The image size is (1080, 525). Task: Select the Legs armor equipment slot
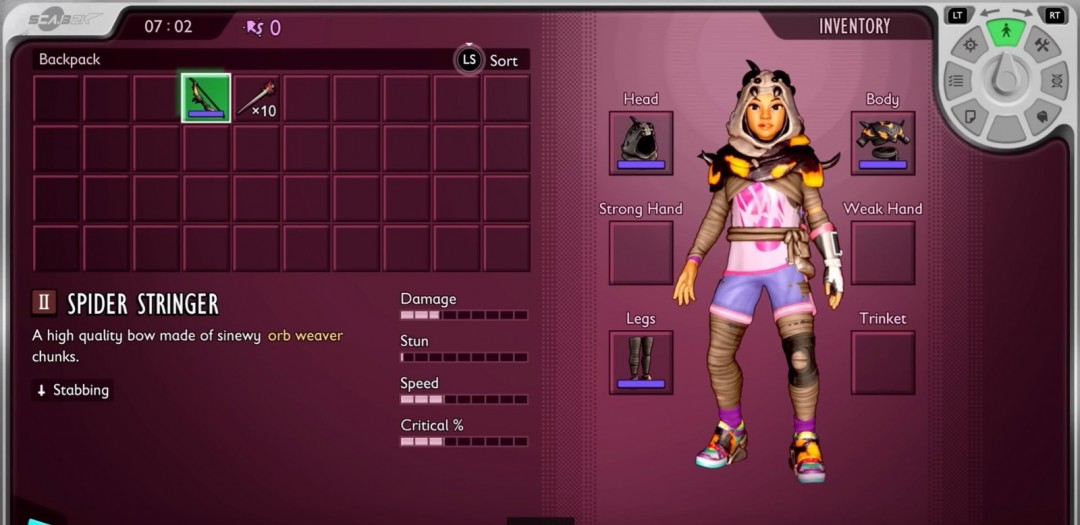coord(641,362)
